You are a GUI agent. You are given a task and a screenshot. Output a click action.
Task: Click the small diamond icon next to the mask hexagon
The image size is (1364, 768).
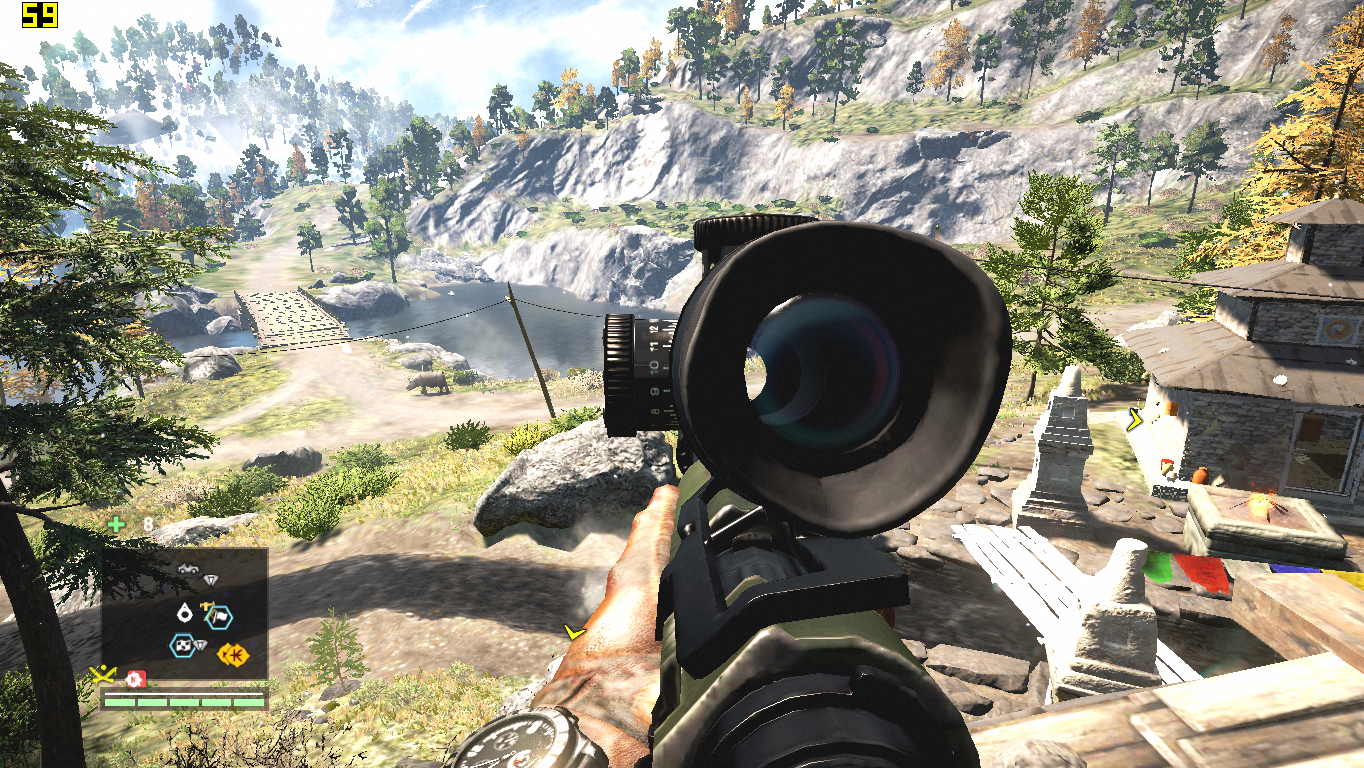[x=201, y=644]
